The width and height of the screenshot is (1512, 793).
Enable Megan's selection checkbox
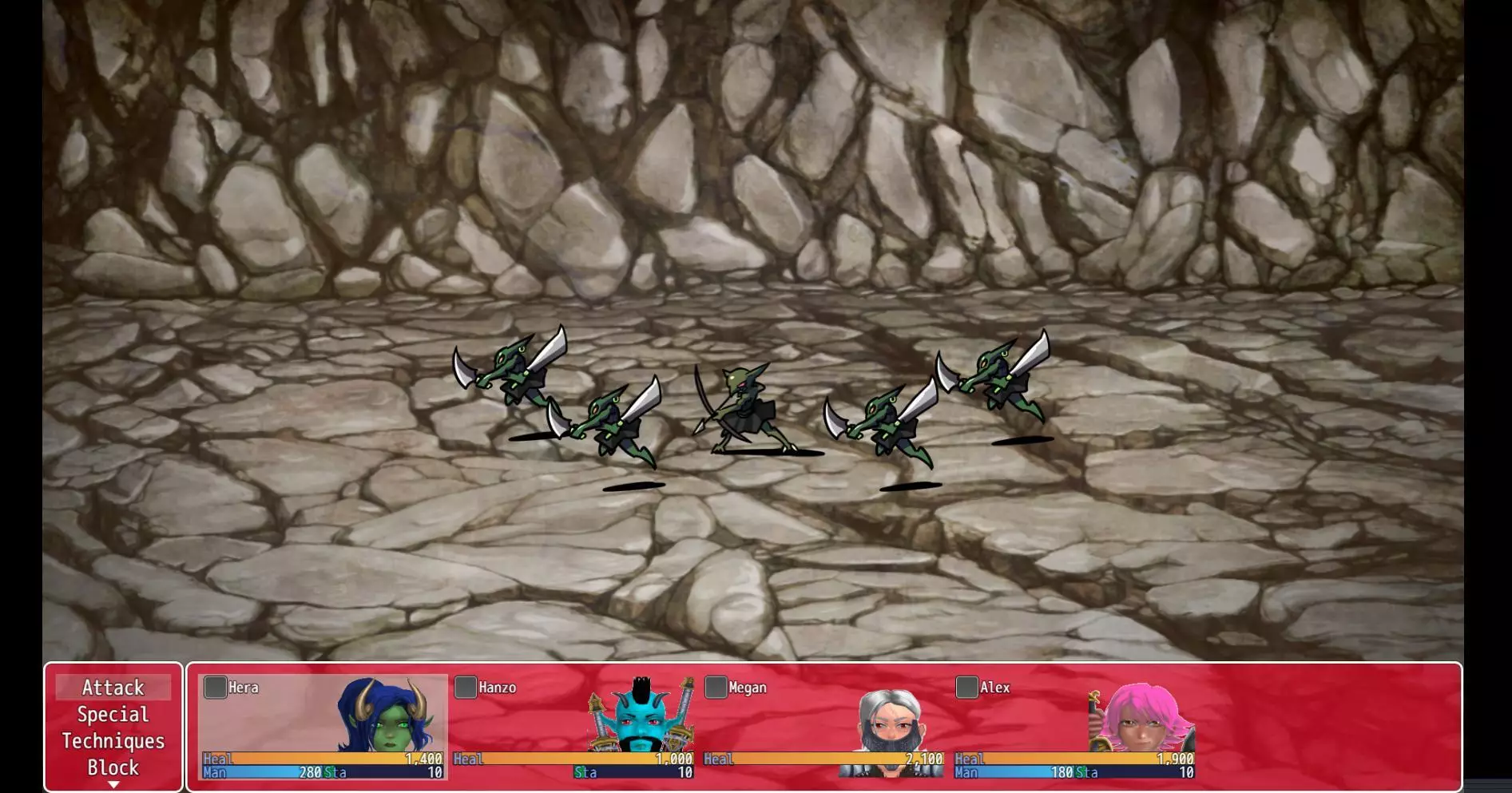(x=715, y=685)
